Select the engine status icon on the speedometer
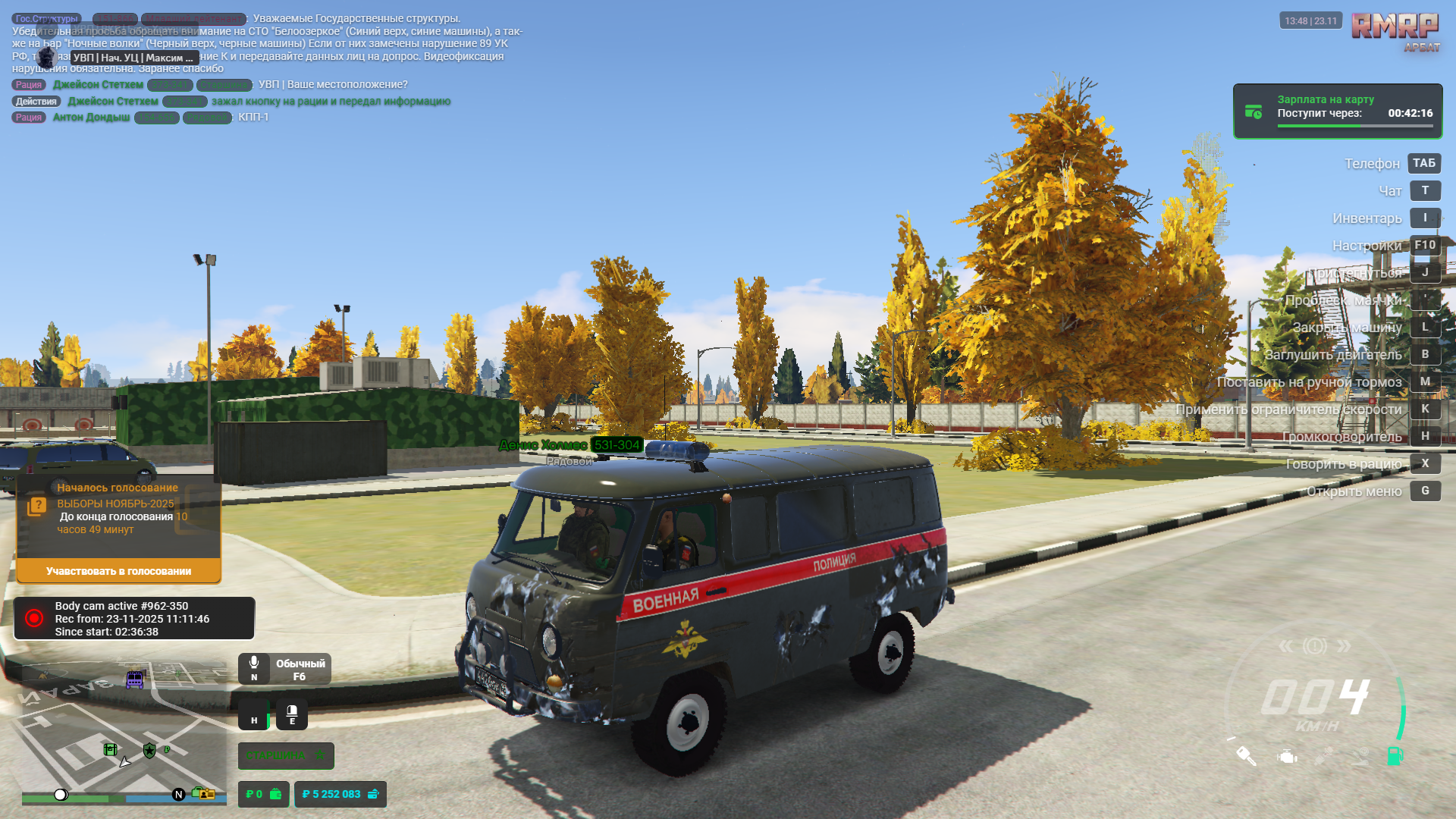 1287,757
